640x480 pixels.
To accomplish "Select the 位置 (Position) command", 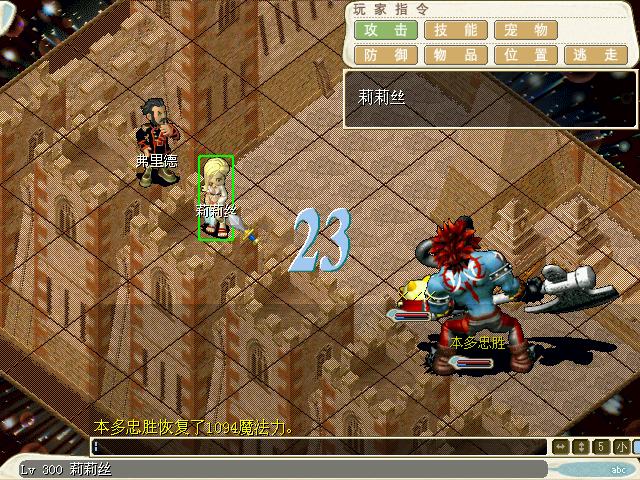I will (x=526, y=55).
